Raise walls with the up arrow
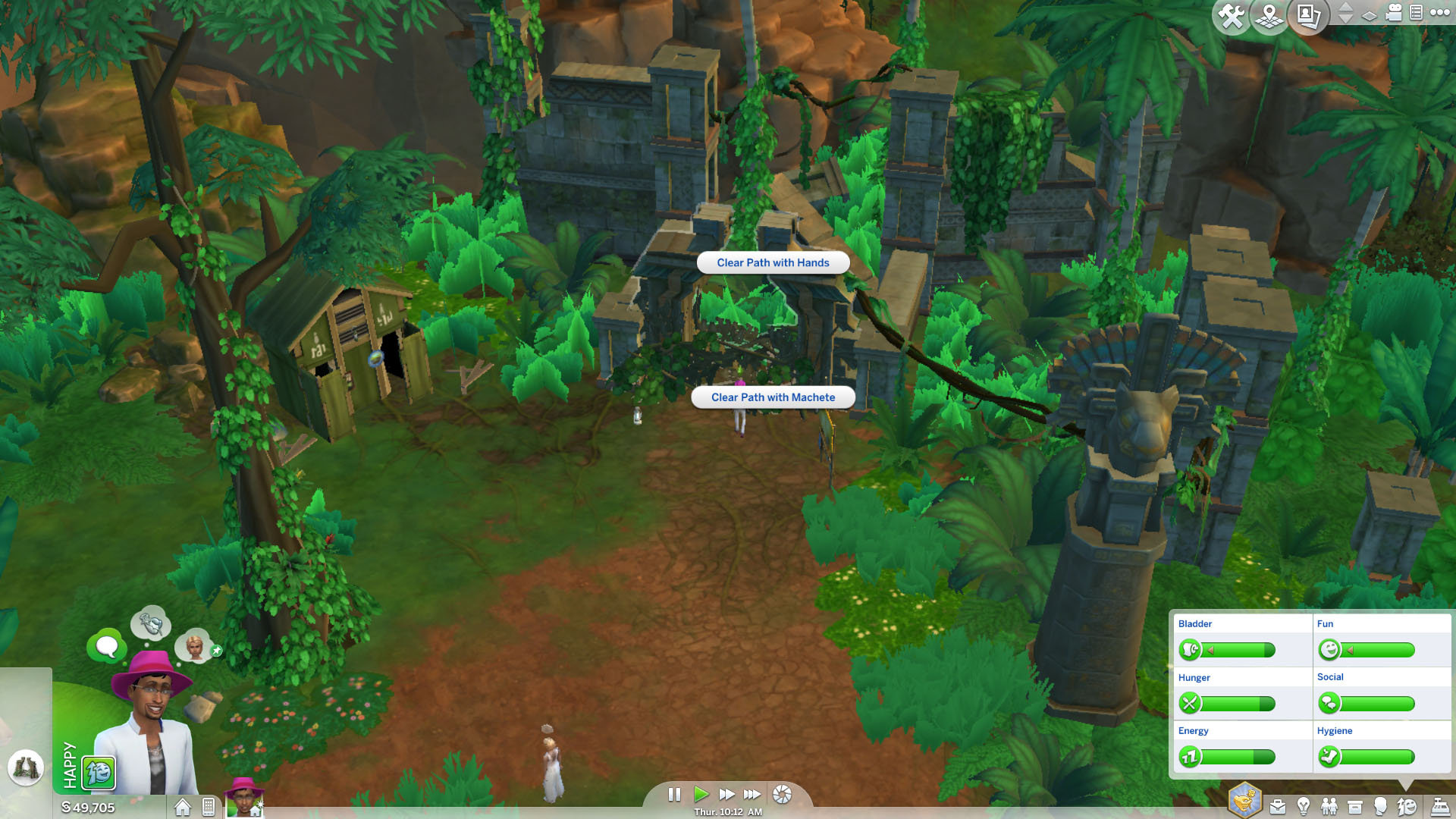 [x=1347, y=8]
